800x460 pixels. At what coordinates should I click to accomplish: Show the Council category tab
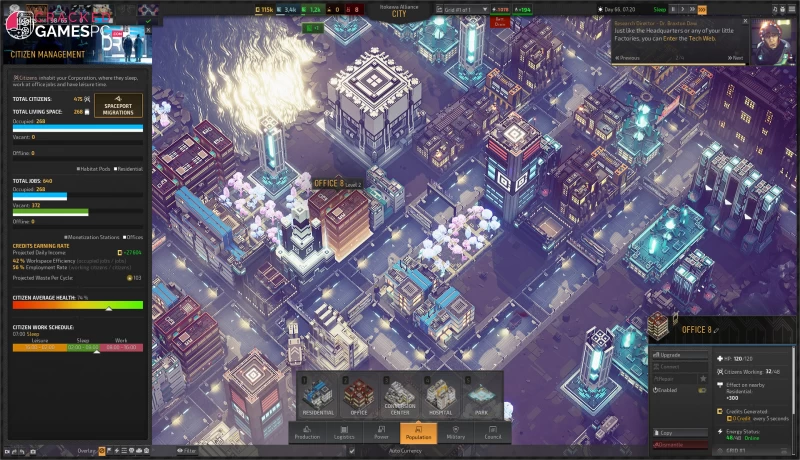click(493, 432)
